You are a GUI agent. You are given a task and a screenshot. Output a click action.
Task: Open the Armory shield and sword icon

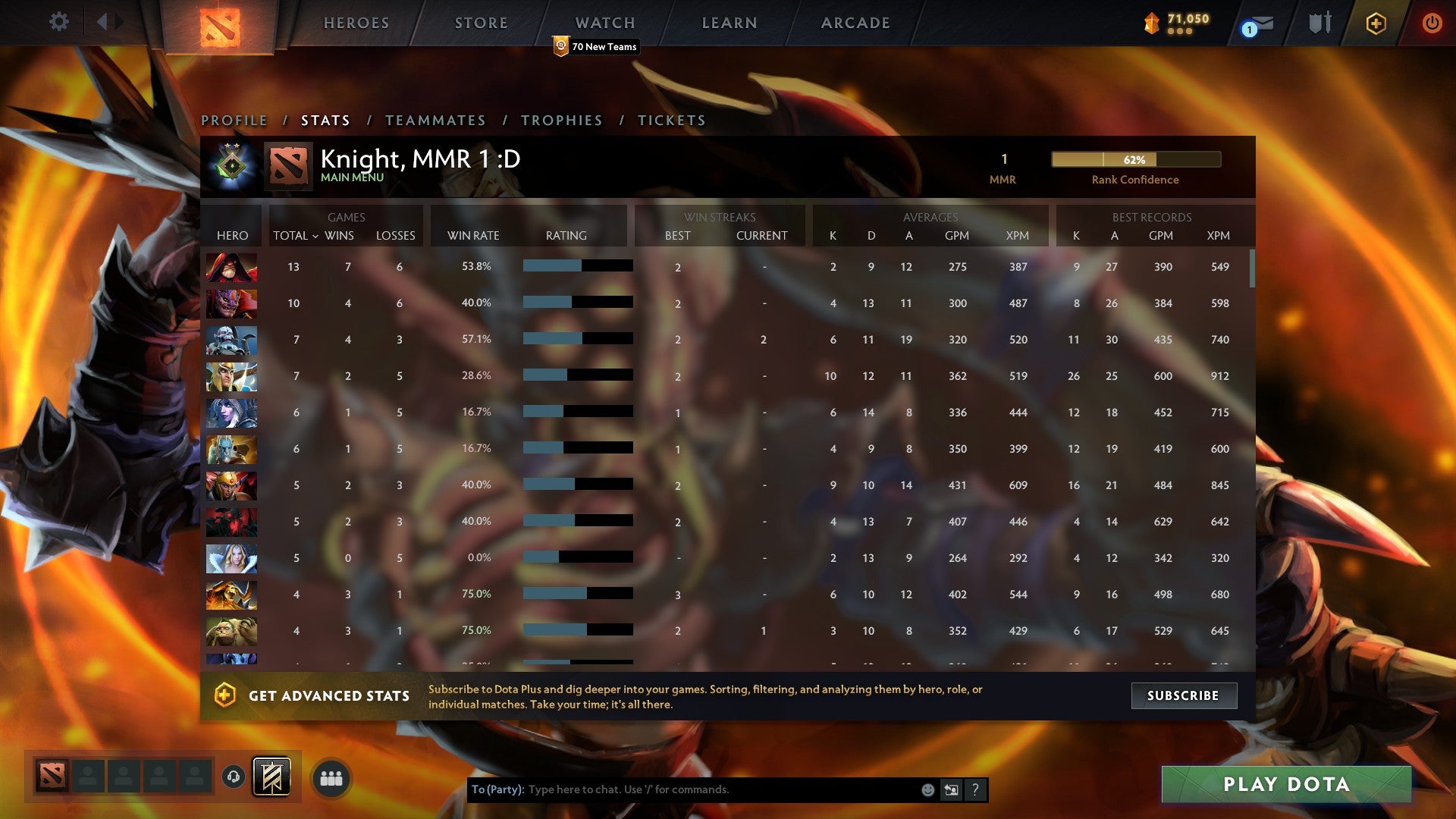pyautogui.click(x=1319, y=22)
